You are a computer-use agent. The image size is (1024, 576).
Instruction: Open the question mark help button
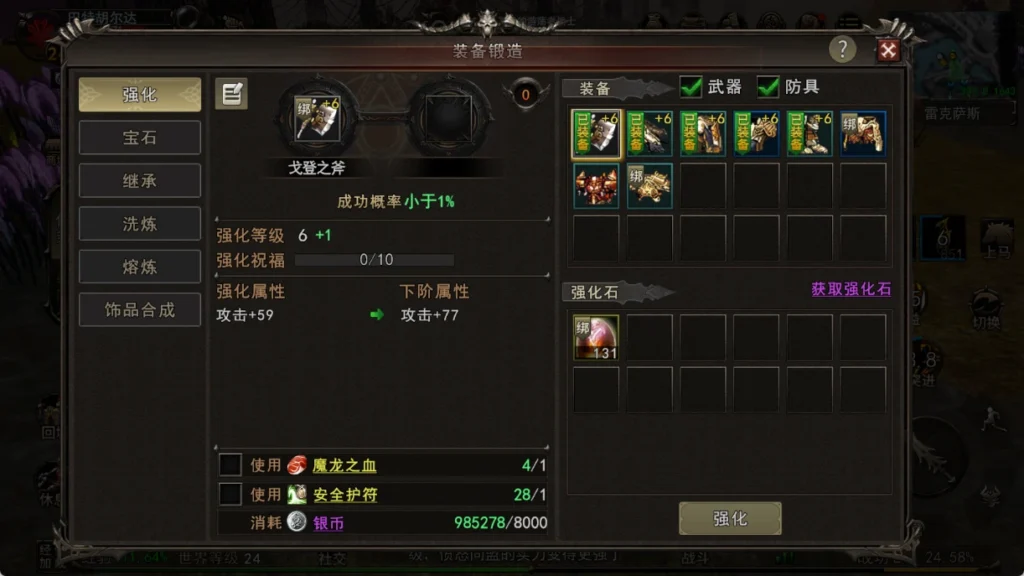[842, 50]
